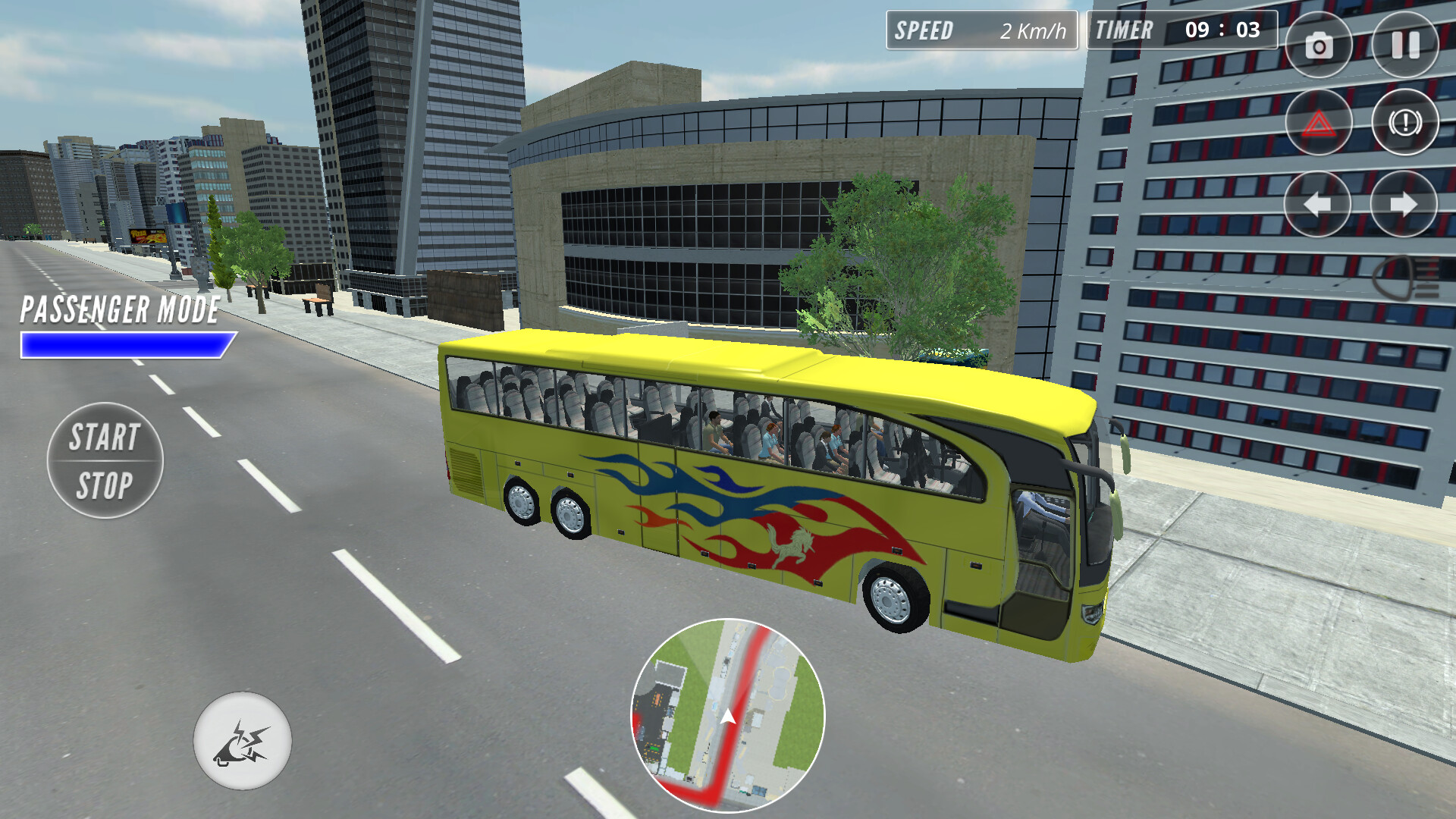Viewport: 1456px width, 819px height.
Task: Engage the emergency brake icon
Action: (x=1406, y=121)
